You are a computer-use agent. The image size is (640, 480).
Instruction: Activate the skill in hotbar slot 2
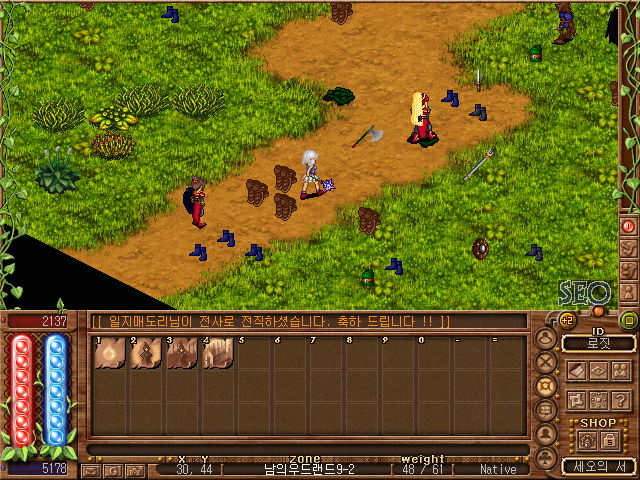(x=145, y=354)
